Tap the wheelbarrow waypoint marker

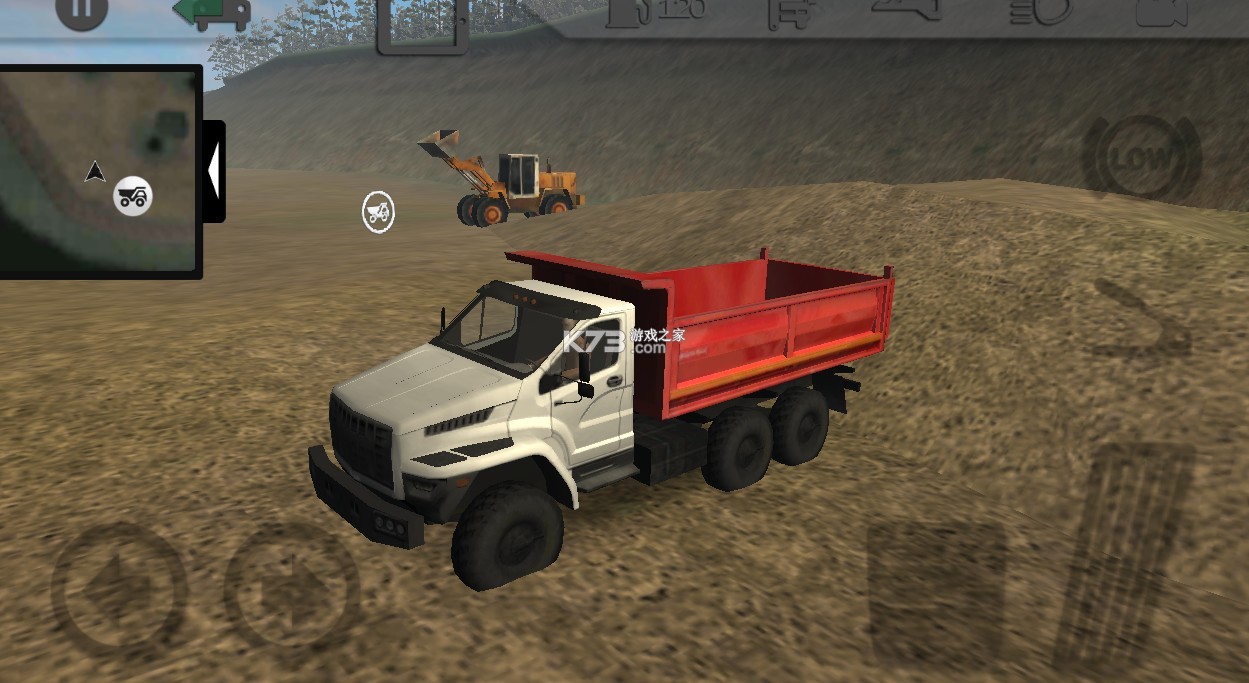(378, 212)
